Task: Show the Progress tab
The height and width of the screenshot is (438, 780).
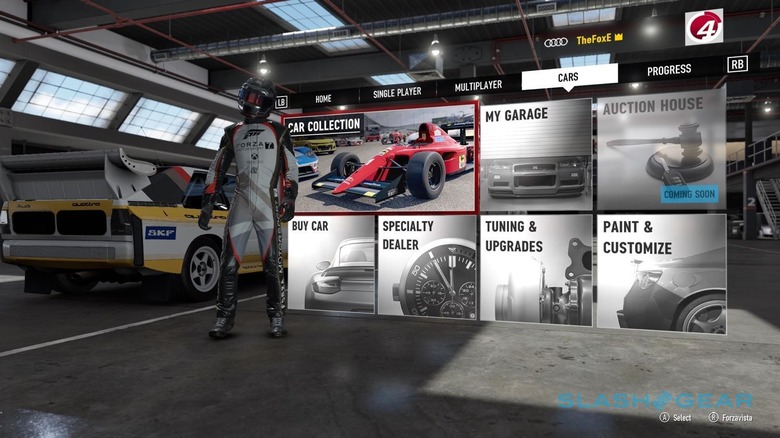Action: (669, 70)
